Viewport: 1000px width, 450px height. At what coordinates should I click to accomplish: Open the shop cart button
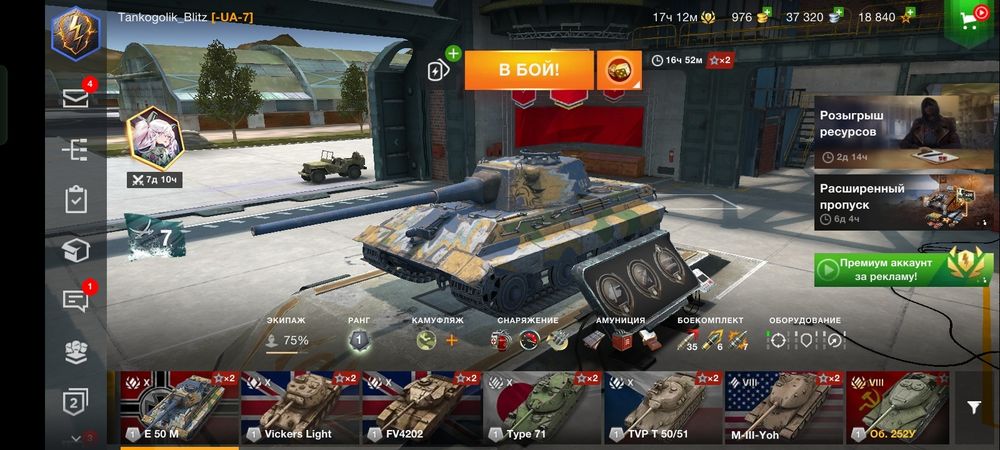(971, 22)
